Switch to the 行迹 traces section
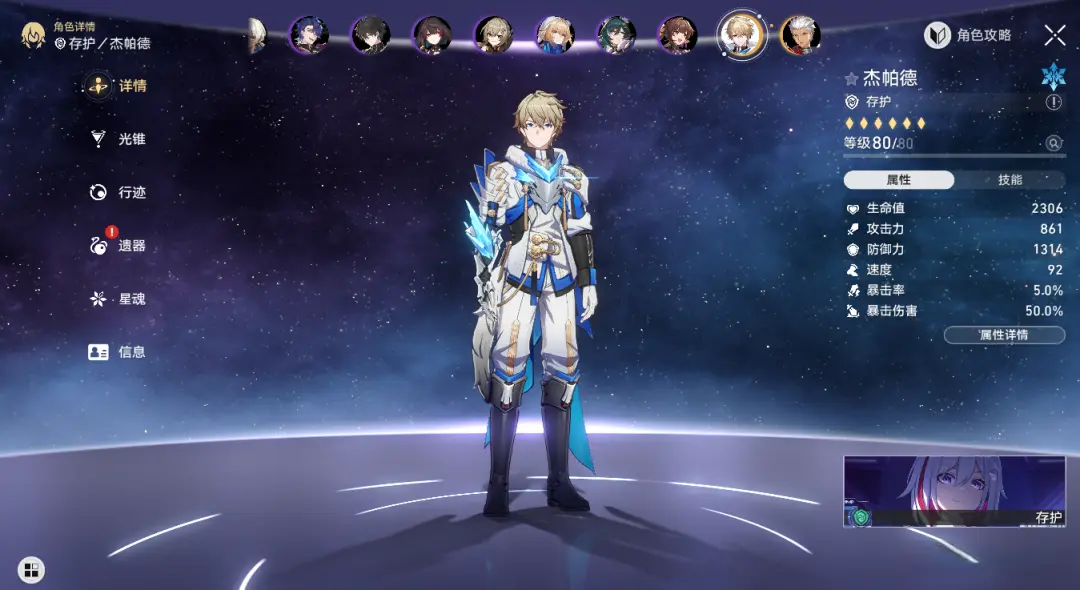This screenshot has height=590, width=1080. (119, 192)
